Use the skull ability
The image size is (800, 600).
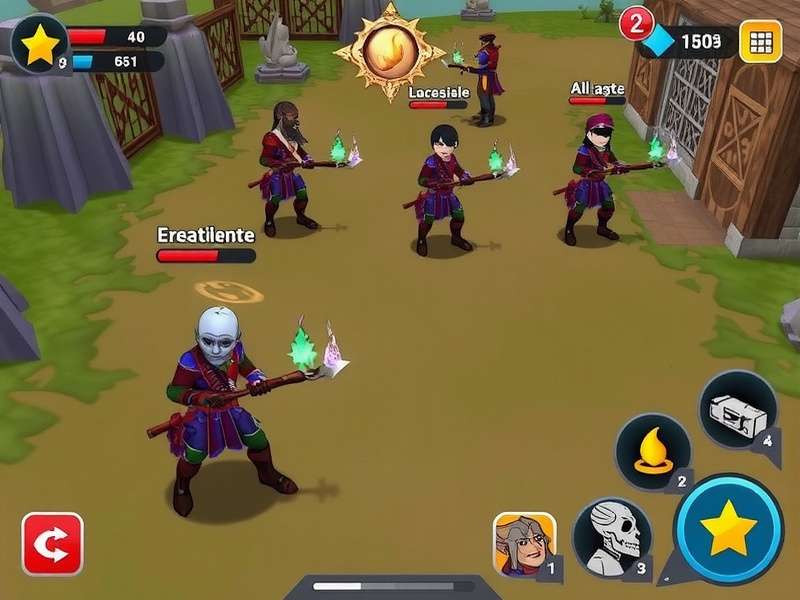(x=611, y=538)
